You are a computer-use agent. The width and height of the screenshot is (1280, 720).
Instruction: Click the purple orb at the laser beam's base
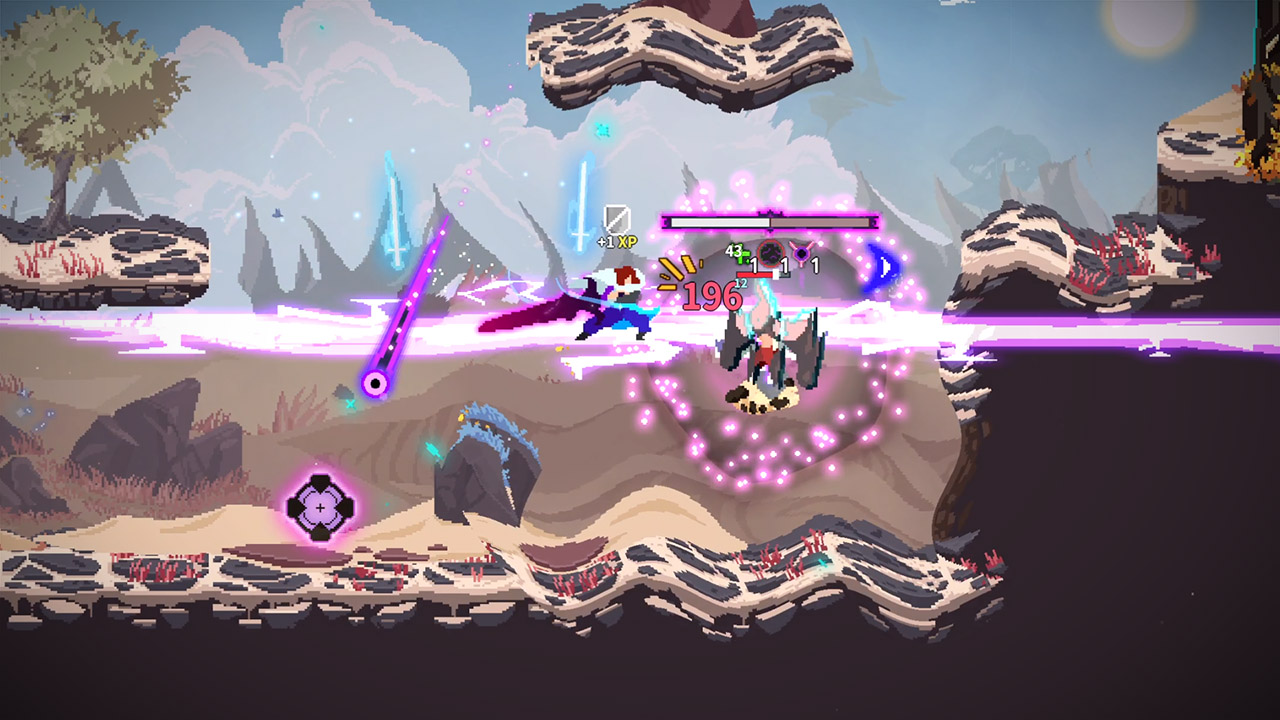[x=375, y=383]
